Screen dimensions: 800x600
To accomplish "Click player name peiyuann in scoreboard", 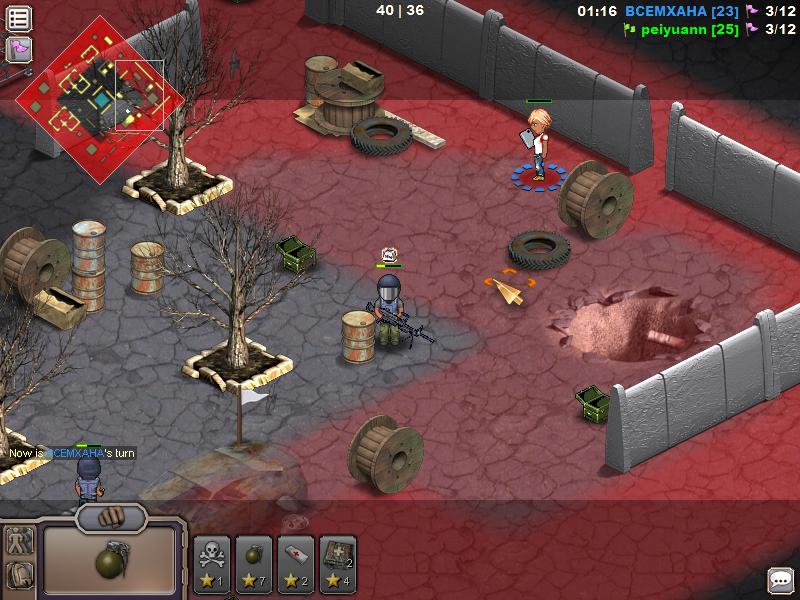I will 677,30.
